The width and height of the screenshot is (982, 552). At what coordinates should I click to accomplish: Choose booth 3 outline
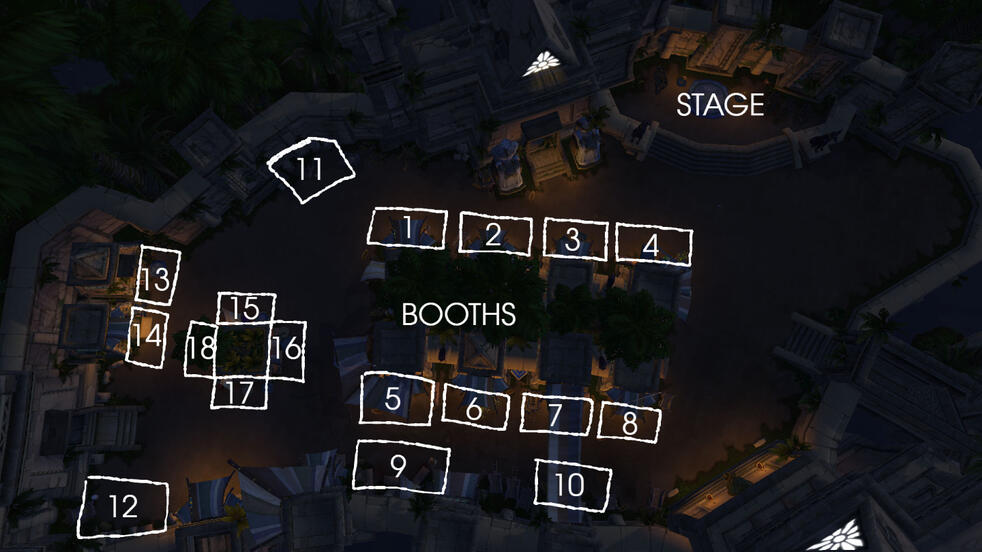pyautogui.click(x=575, y=239)
